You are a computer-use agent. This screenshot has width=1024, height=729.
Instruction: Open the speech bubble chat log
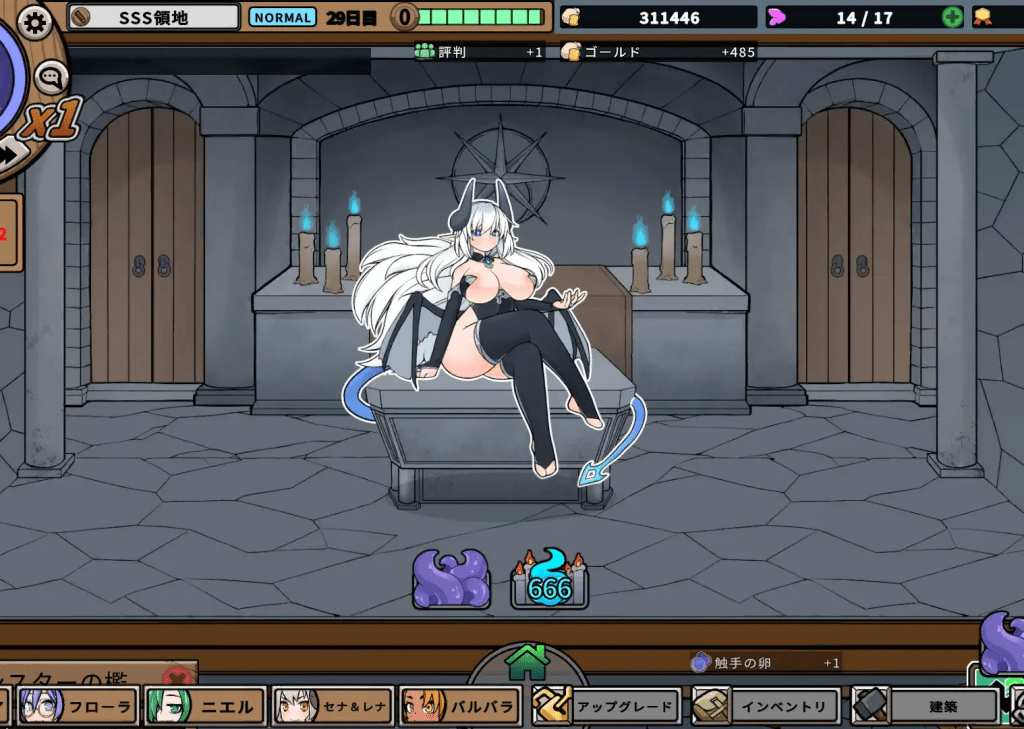click(x=50, y=76)
